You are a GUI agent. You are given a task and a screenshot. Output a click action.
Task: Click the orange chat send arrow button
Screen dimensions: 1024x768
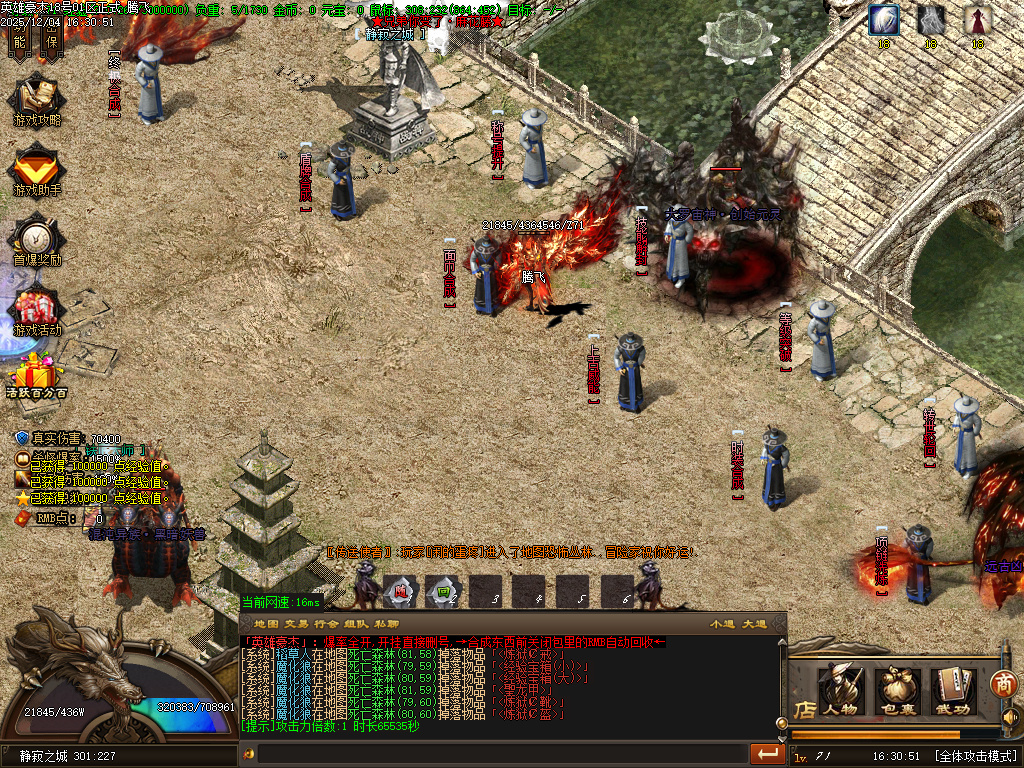(x=767, y=753)
